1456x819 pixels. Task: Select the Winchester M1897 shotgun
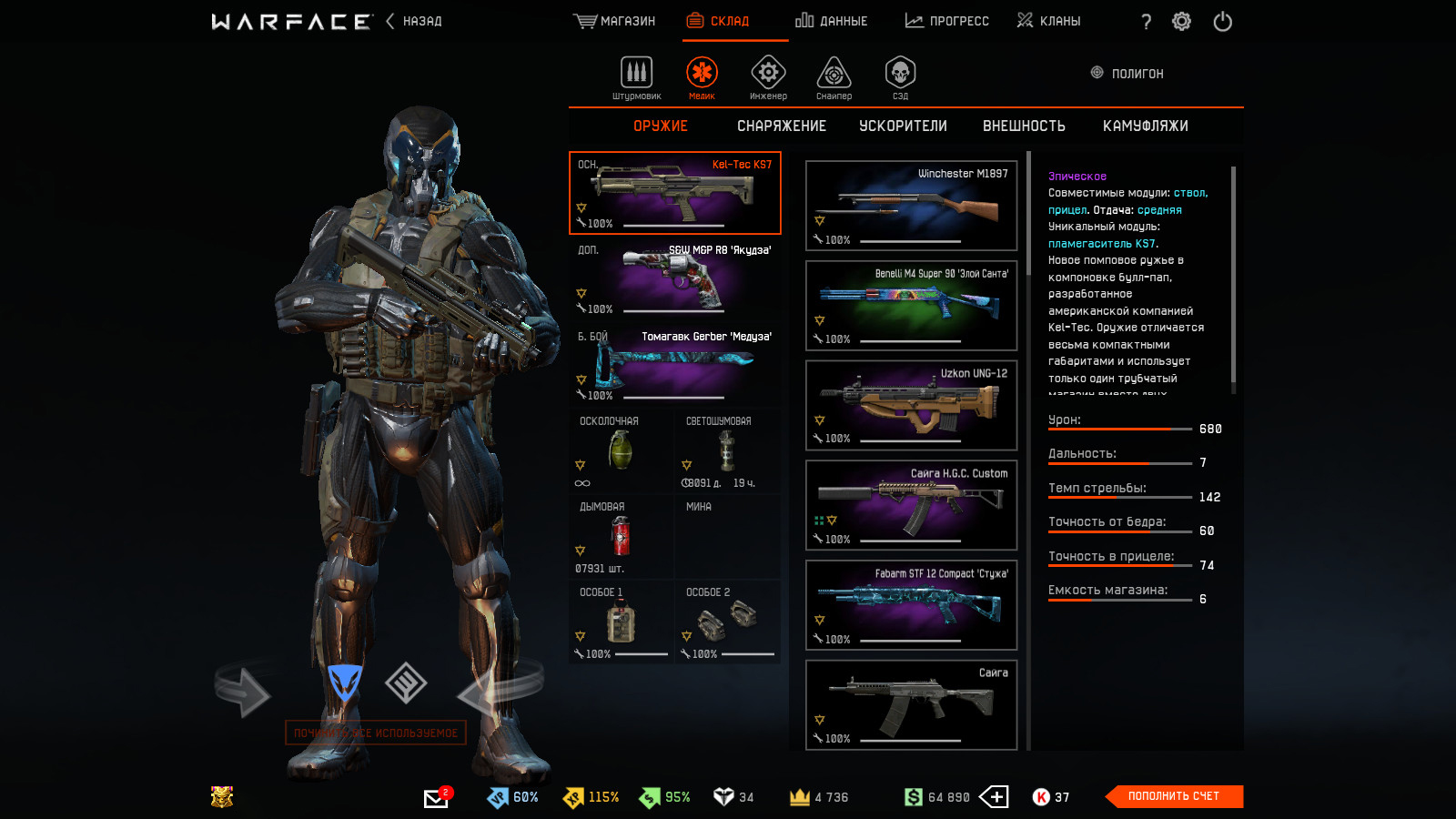(x=911, y=206)
